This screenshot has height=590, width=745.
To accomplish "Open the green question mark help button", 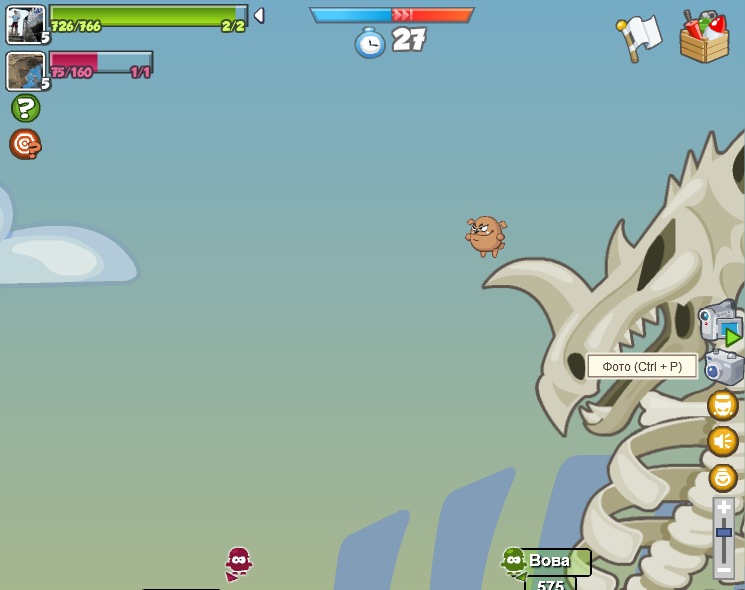I will tap(25, 108).
